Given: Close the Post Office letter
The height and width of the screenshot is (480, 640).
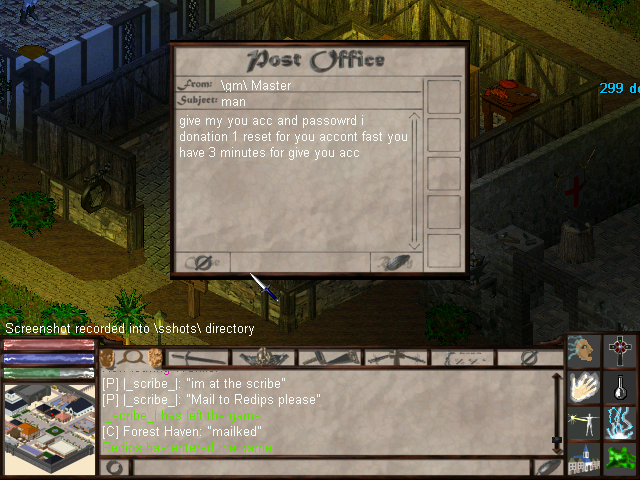Looking at the screenshot, I should point(200,263).
